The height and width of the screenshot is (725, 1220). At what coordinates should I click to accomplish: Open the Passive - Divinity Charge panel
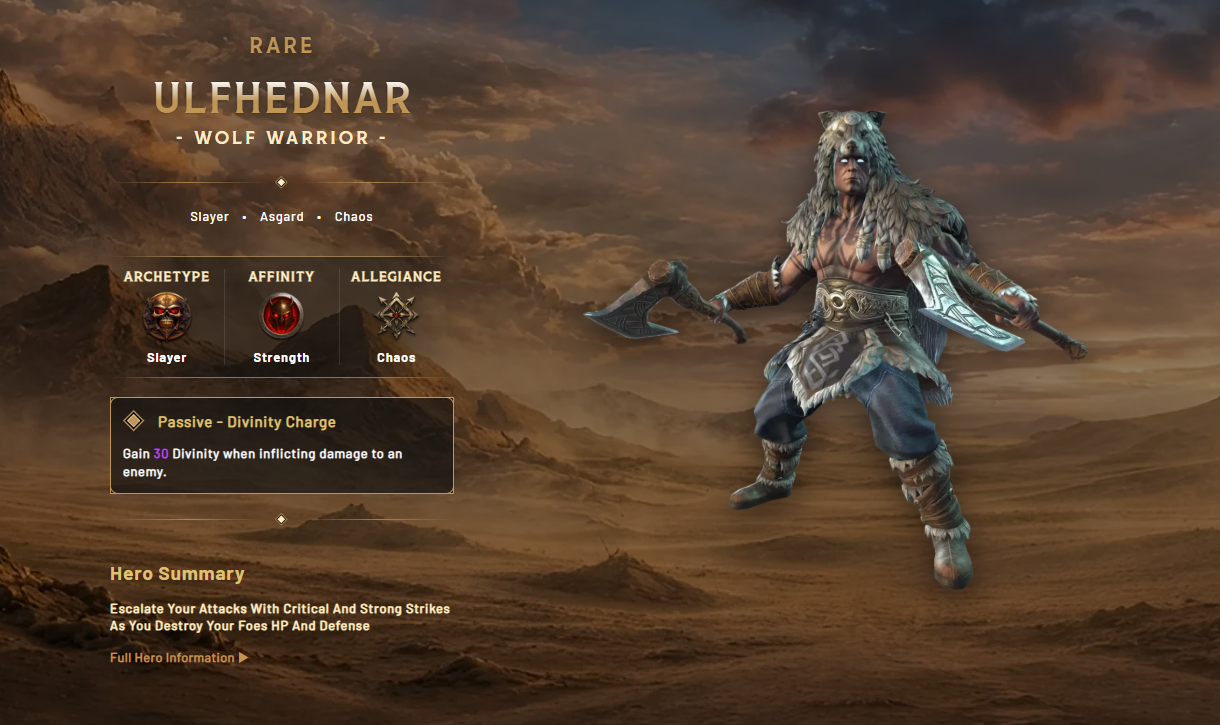[x=281, y=445]
